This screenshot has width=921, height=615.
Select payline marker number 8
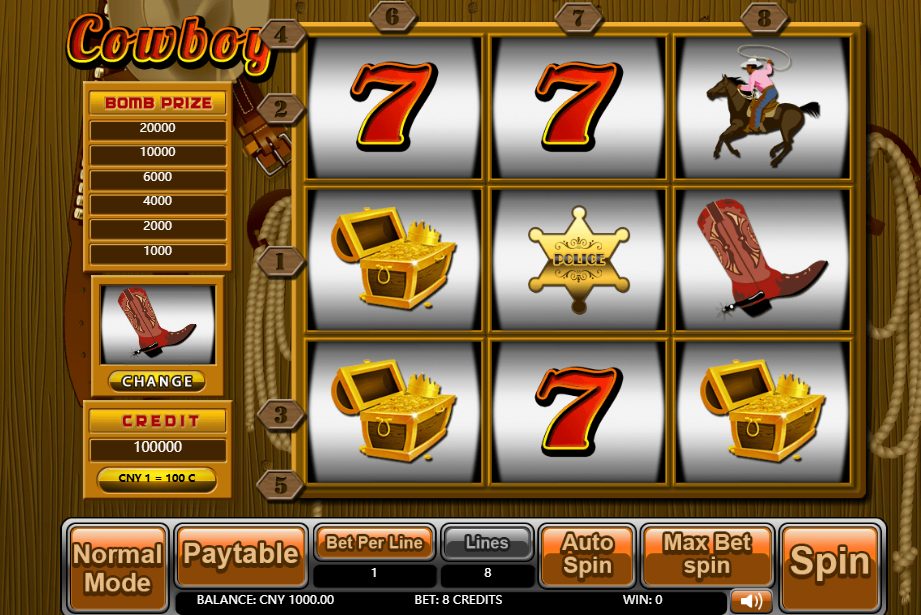[x=764, y=16]
